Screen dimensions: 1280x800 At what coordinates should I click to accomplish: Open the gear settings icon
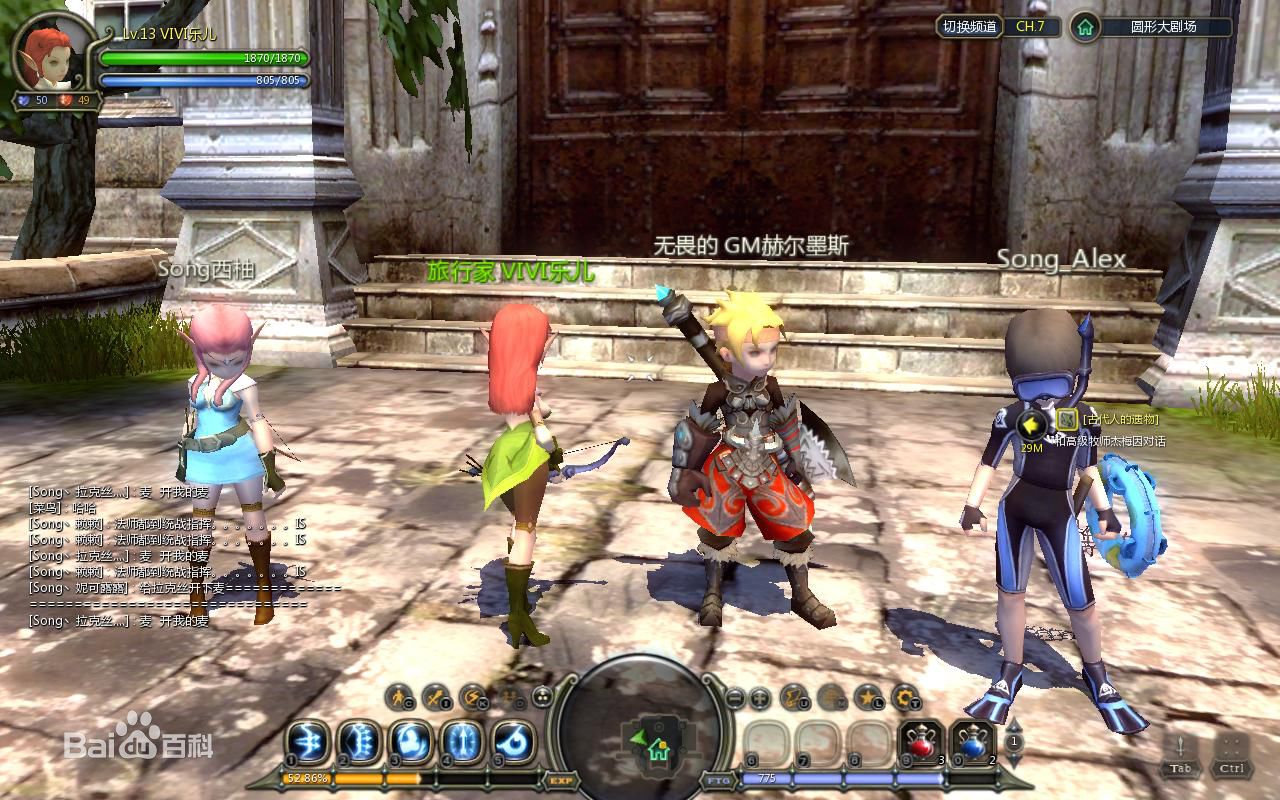906,697
